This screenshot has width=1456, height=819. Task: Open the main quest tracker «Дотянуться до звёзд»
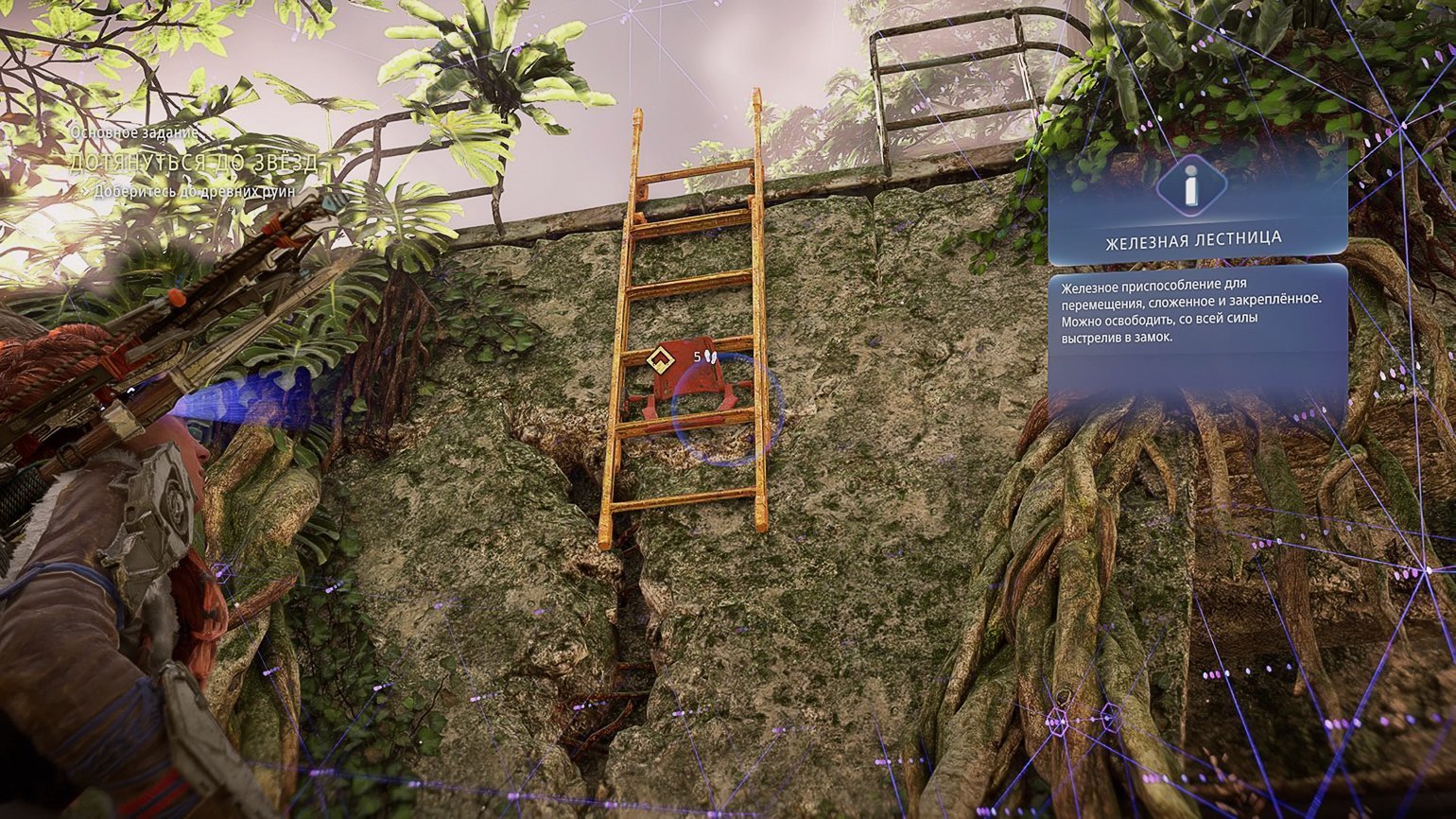click(x=194, y=163)
